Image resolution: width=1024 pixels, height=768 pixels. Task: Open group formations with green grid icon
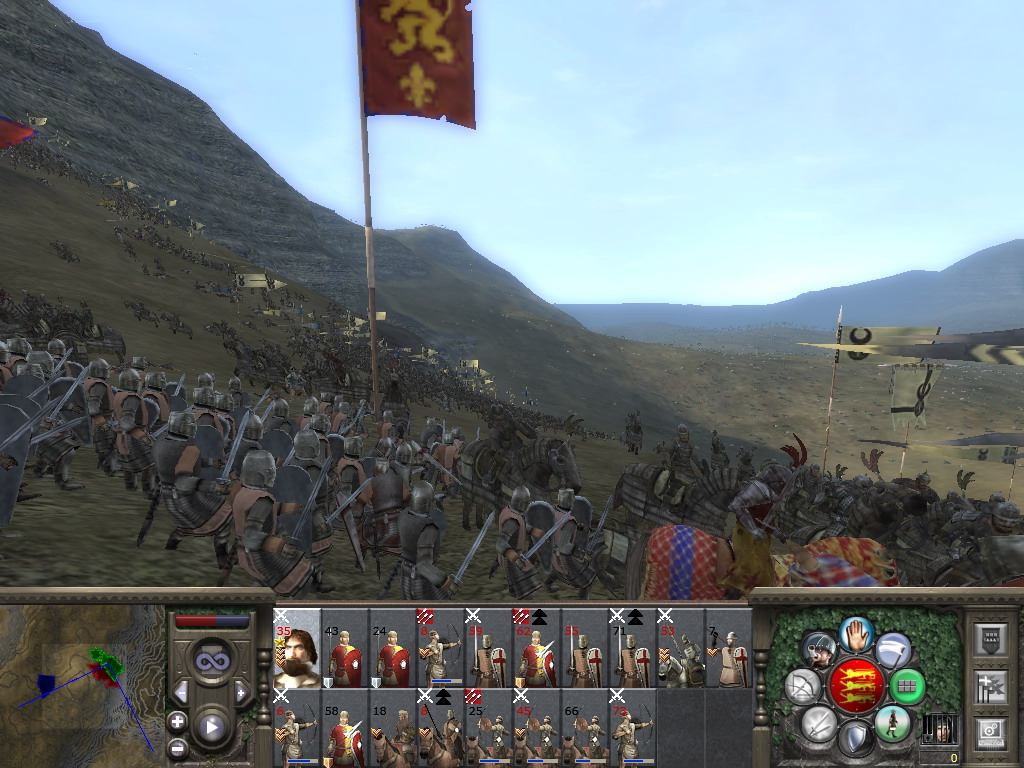[x=908, y=686]
